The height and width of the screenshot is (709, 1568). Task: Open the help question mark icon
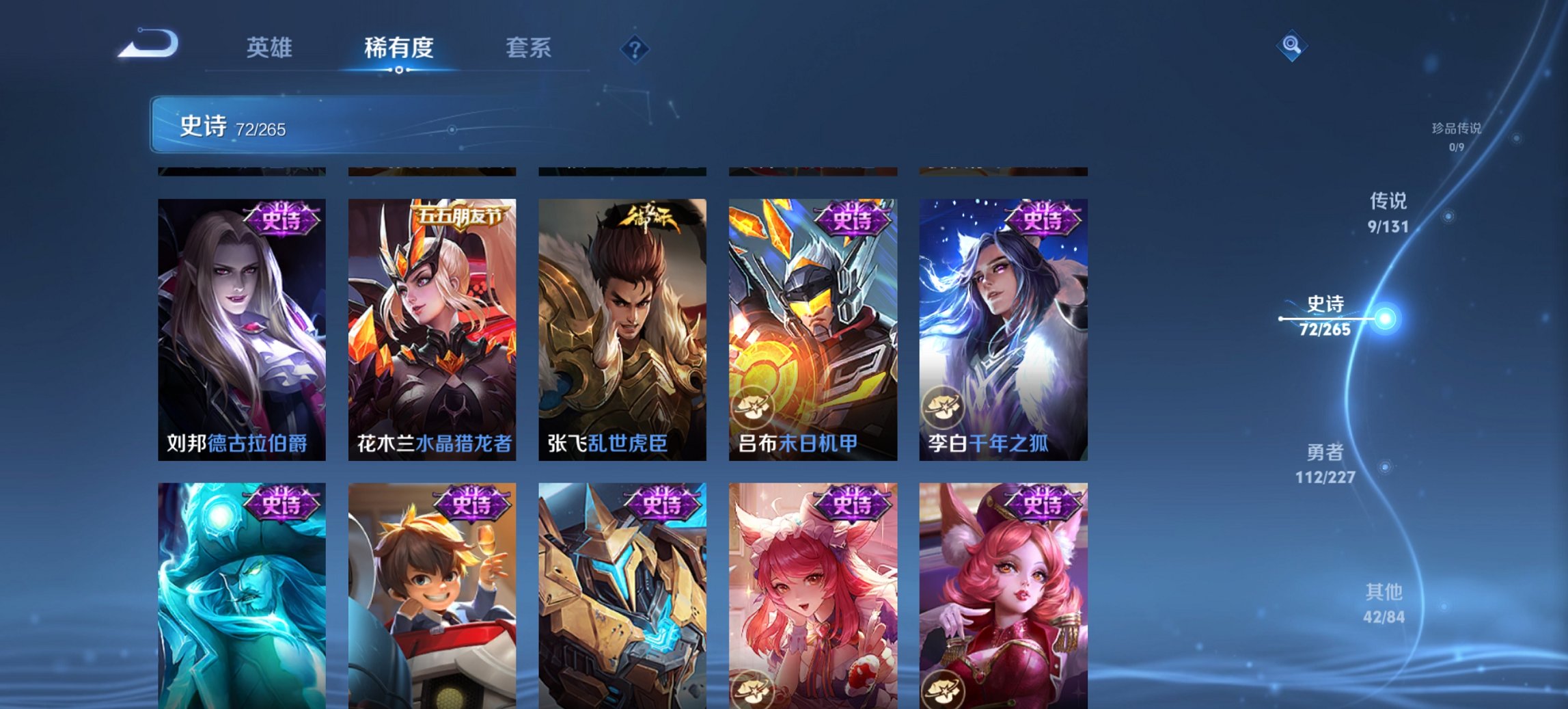(634, 49)
